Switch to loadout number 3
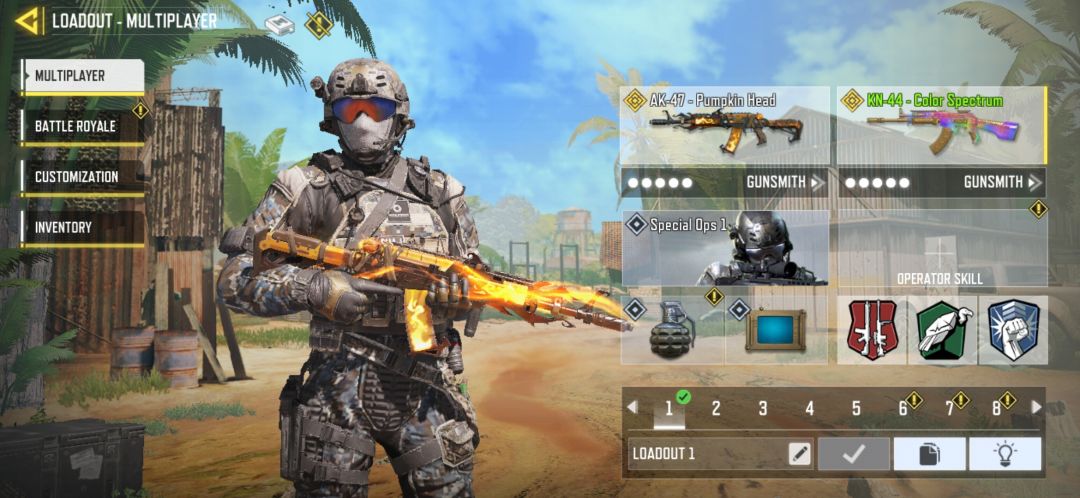1080x498 pixels. point(763,408)
